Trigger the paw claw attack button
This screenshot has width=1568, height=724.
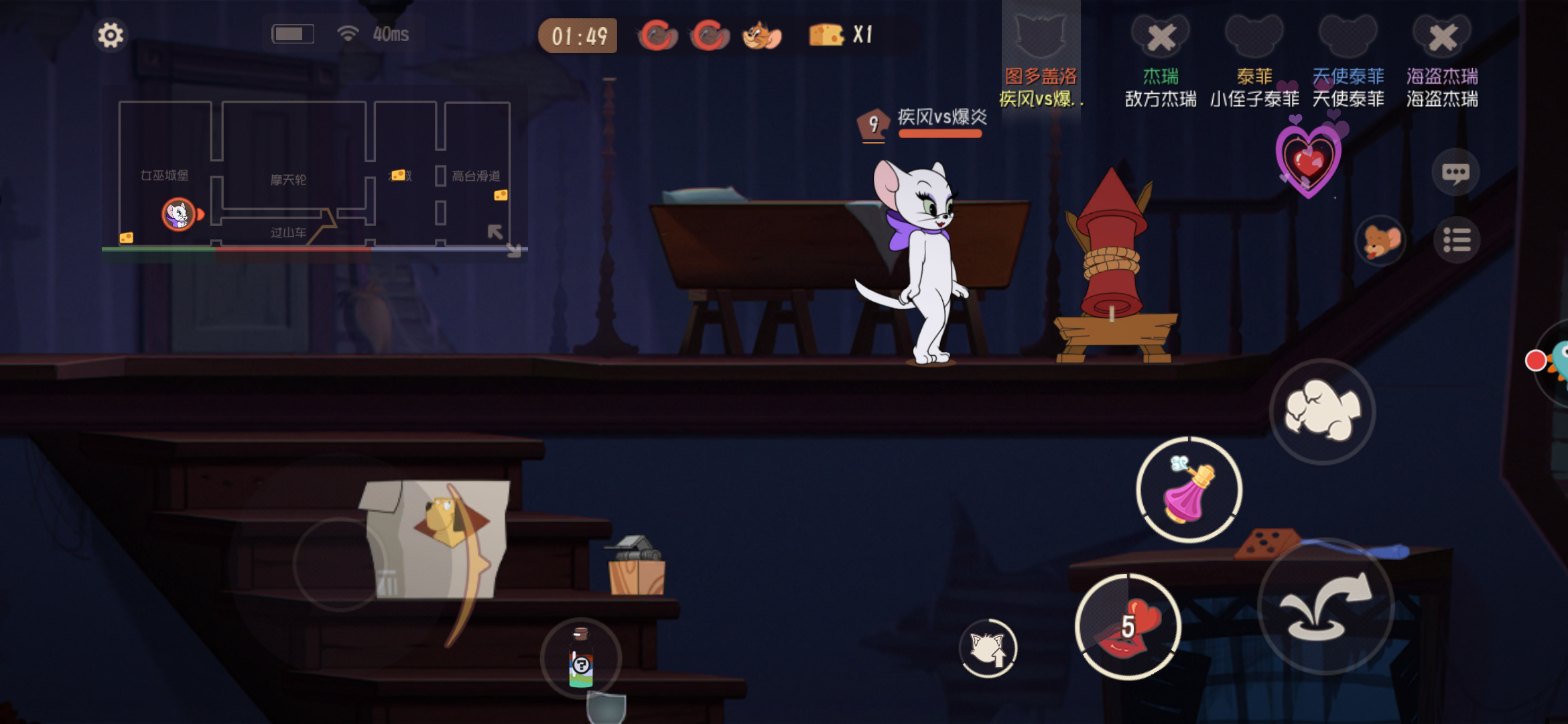coord(1322,411)
